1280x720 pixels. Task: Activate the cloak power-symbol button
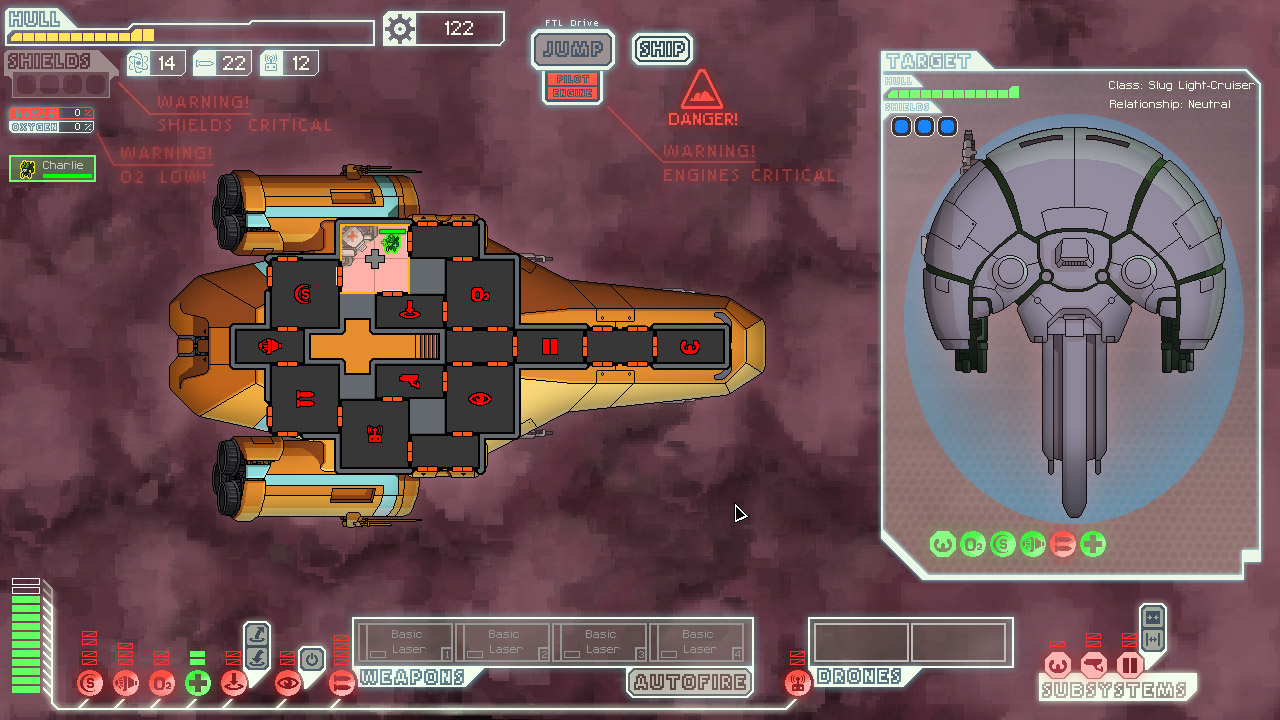coord(311,660)
